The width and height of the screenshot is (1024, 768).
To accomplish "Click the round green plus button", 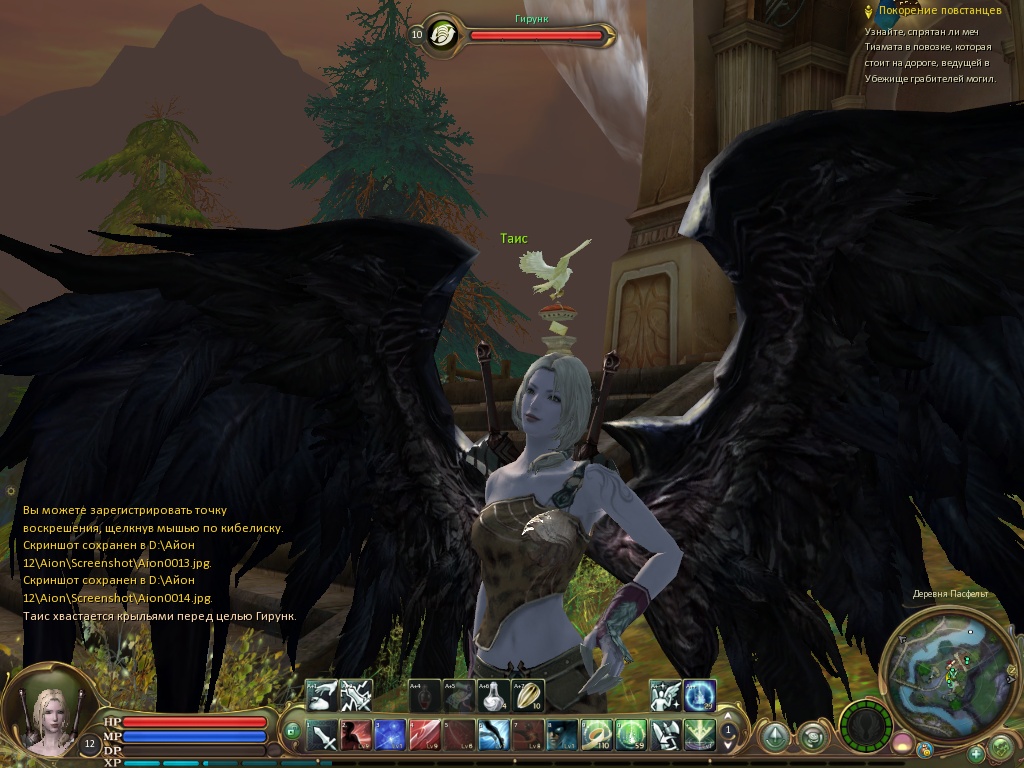I will click(x=976, y=752).
